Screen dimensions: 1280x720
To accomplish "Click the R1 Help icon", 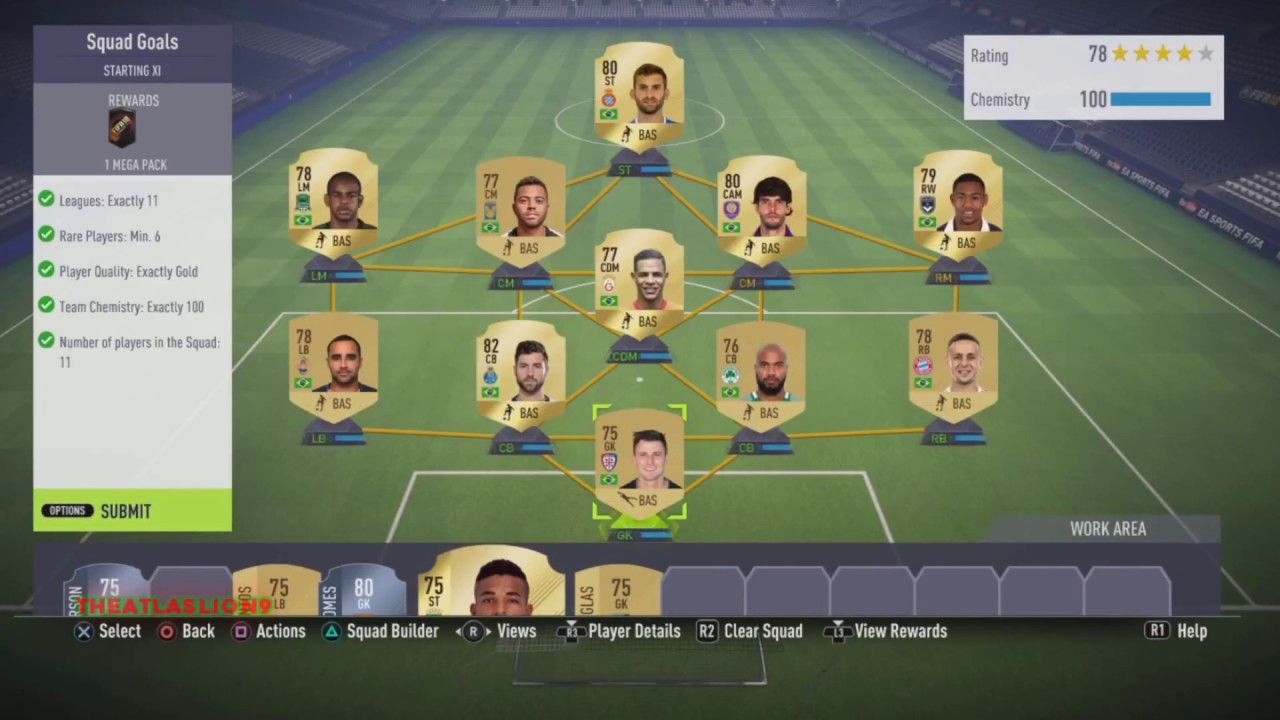I will pos(1157,631).
